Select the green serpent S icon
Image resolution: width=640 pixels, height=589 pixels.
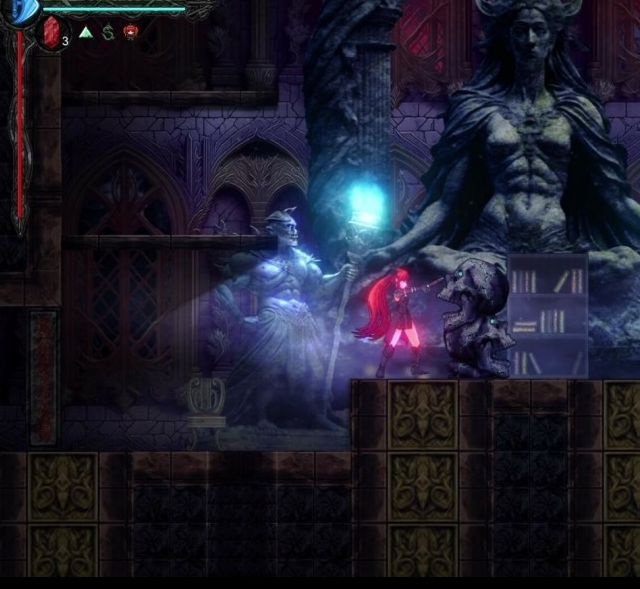point(108,32)
